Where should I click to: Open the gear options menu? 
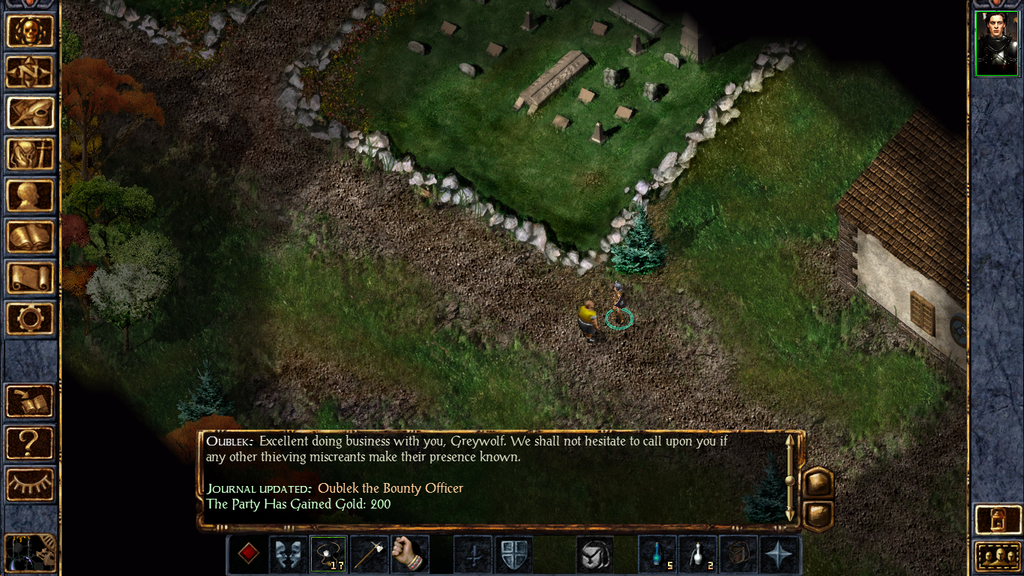click(30, 318)
